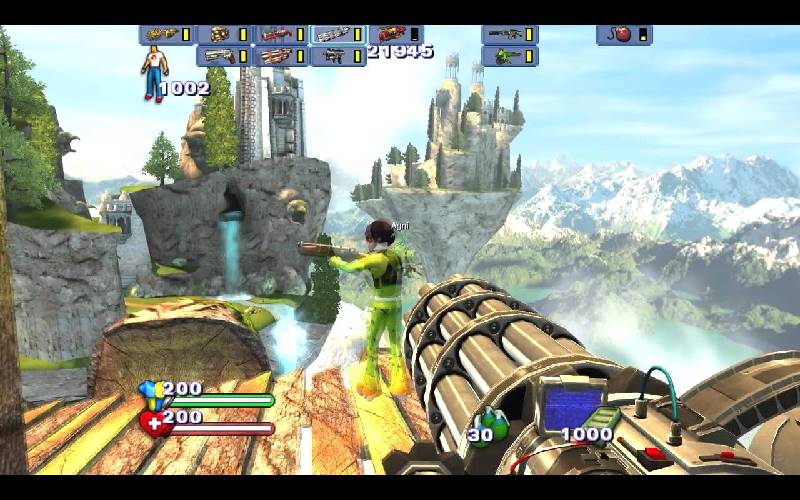This screenshot has height=500, width=800.
Task: Equip the sniper rifle weapon slot
Action: [509, 35]
